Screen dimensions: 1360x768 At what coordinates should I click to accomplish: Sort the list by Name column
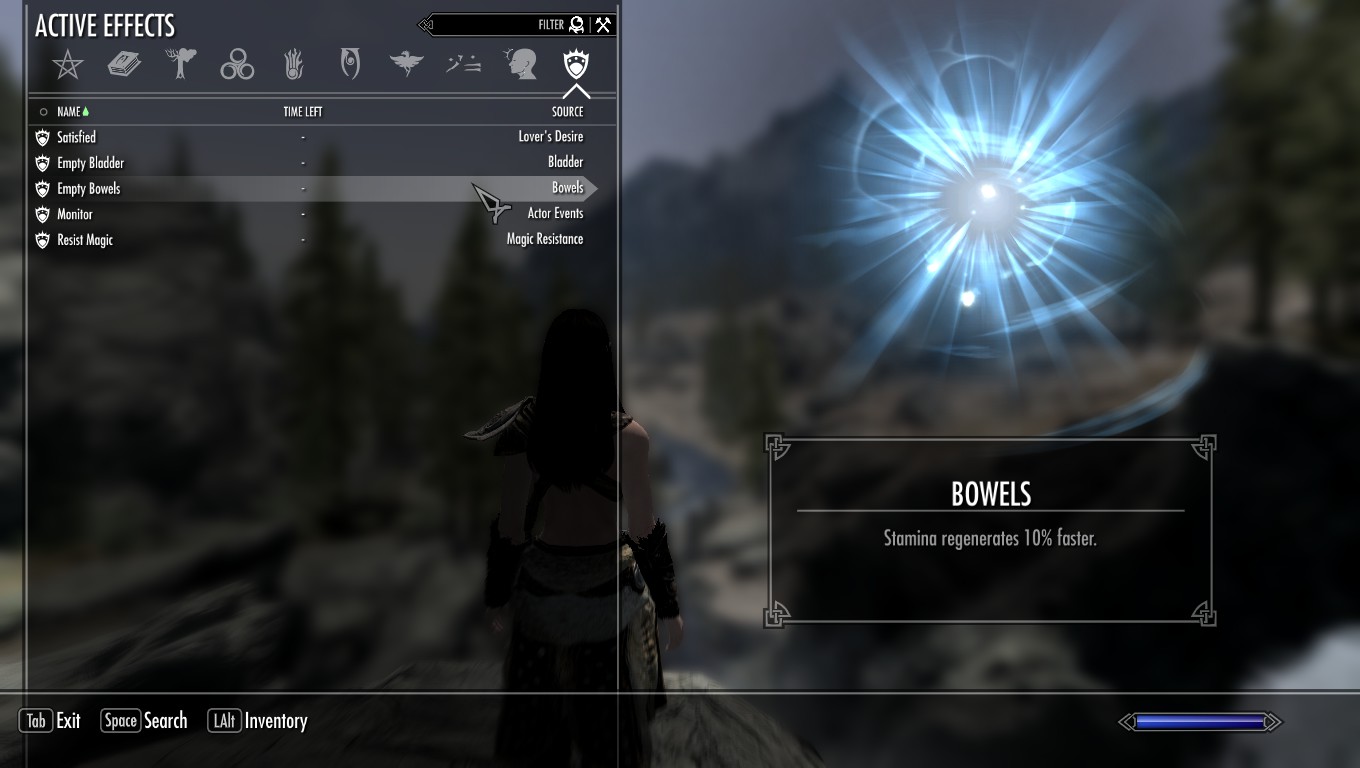click(x=68, y=112)
